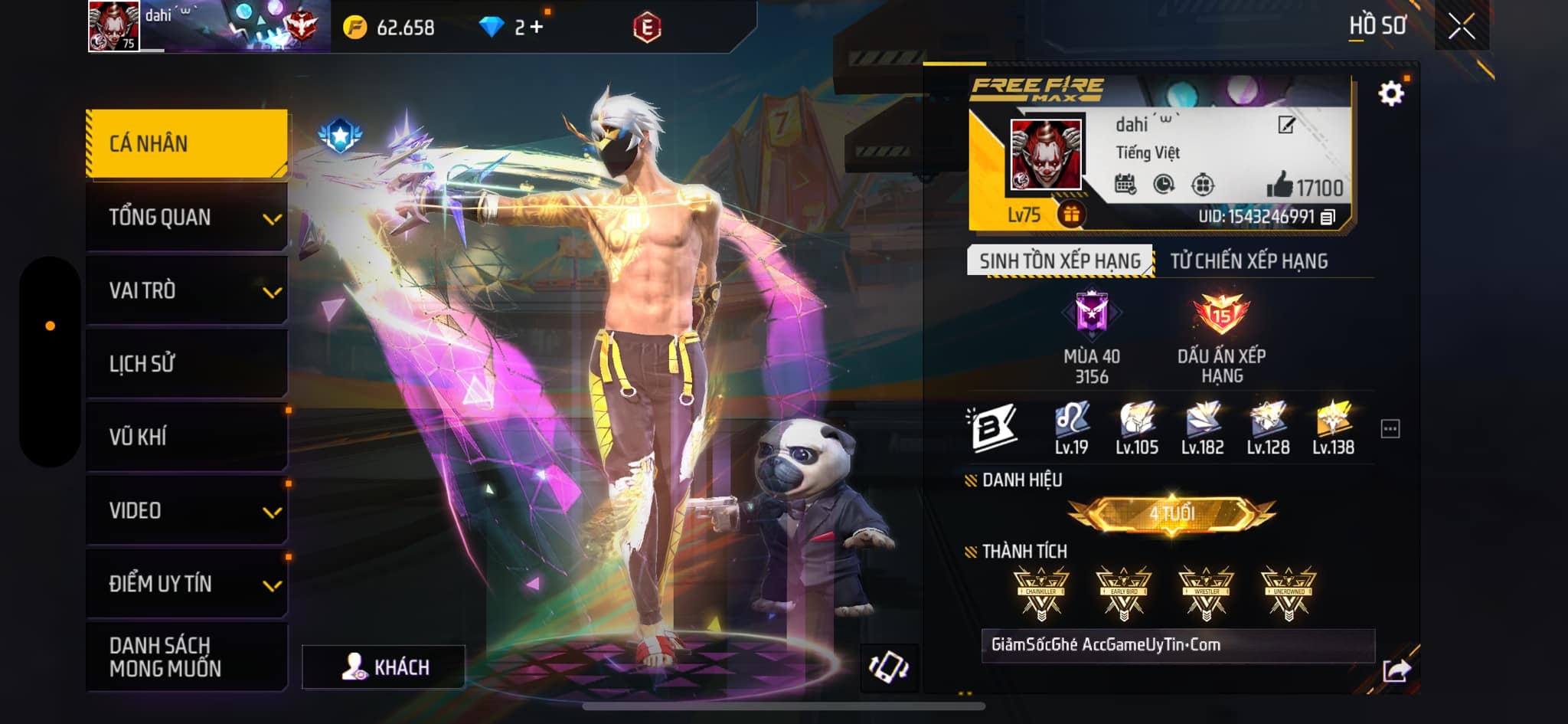Open Danh Sách Mong Muốn wishlist
This screenshot has width=1568, height=724.
point(187,657)
